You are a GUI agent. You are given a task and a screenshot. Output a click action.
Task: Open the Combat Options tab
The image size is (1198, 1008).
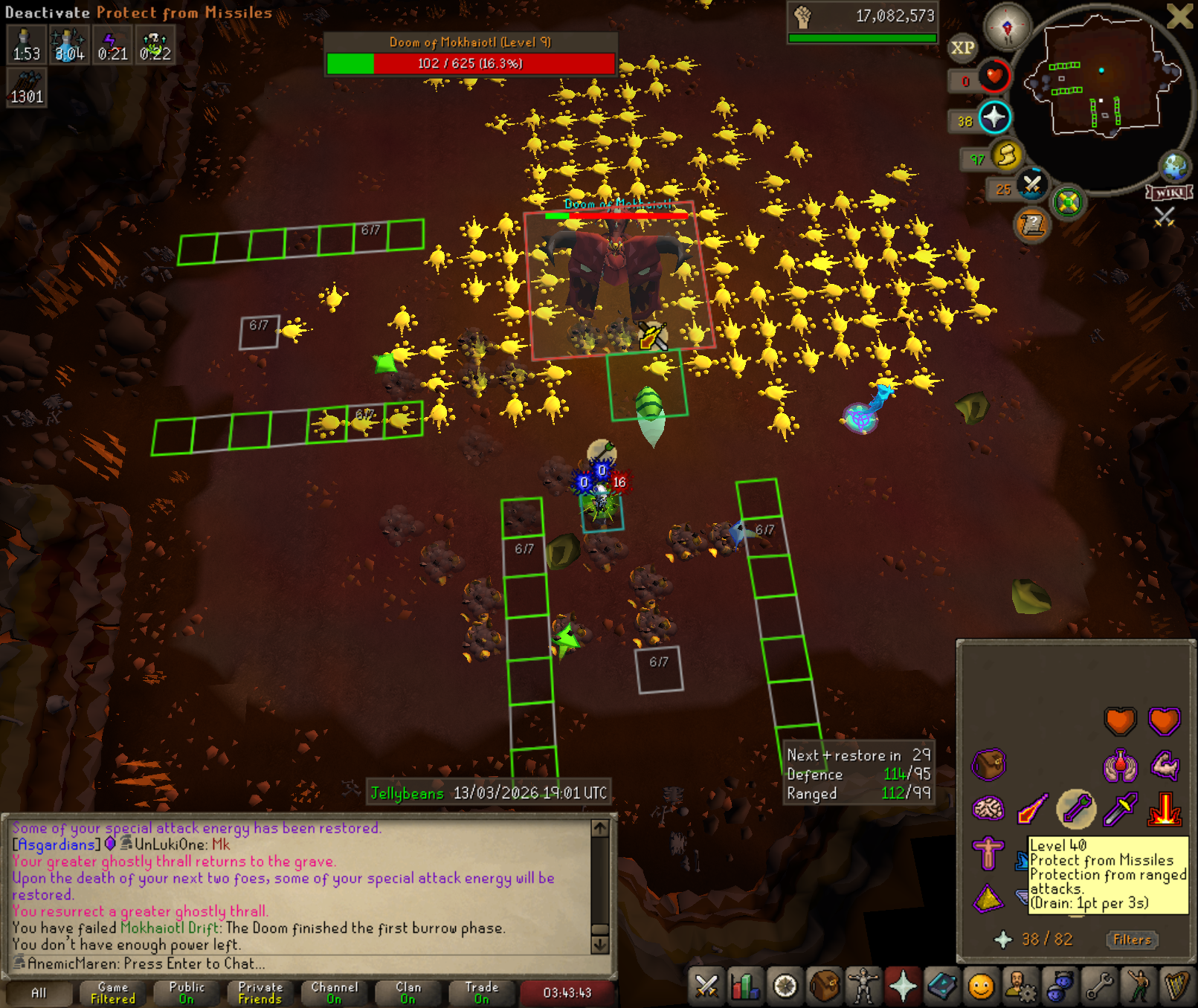706,986
